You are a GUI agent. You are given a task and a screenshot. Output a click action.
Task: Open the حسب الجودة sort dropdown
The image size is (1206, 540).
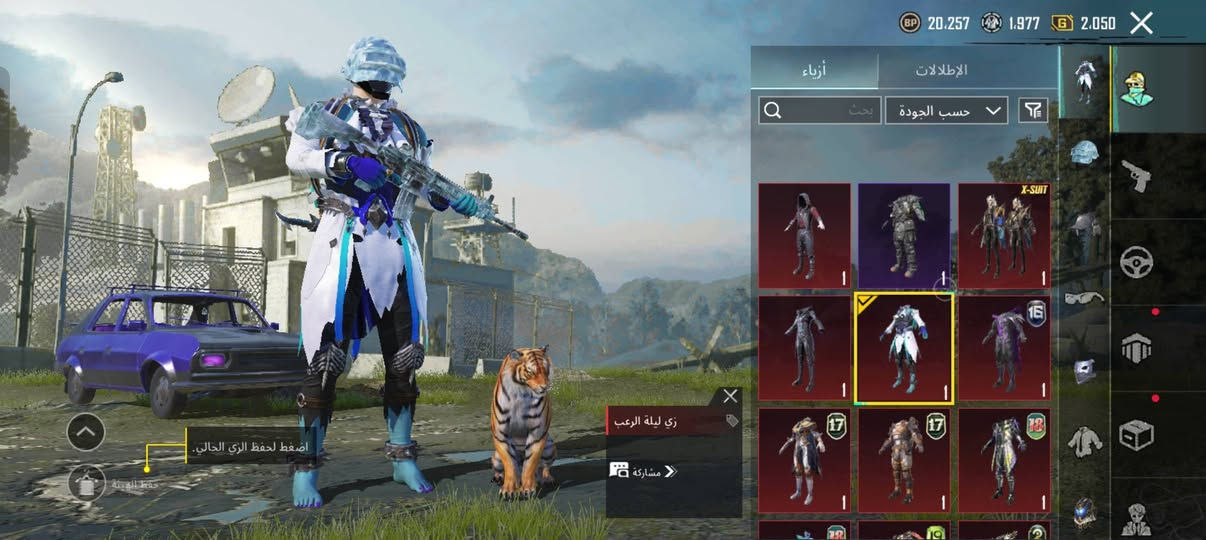pyautogui.click(x=946, y=110)
